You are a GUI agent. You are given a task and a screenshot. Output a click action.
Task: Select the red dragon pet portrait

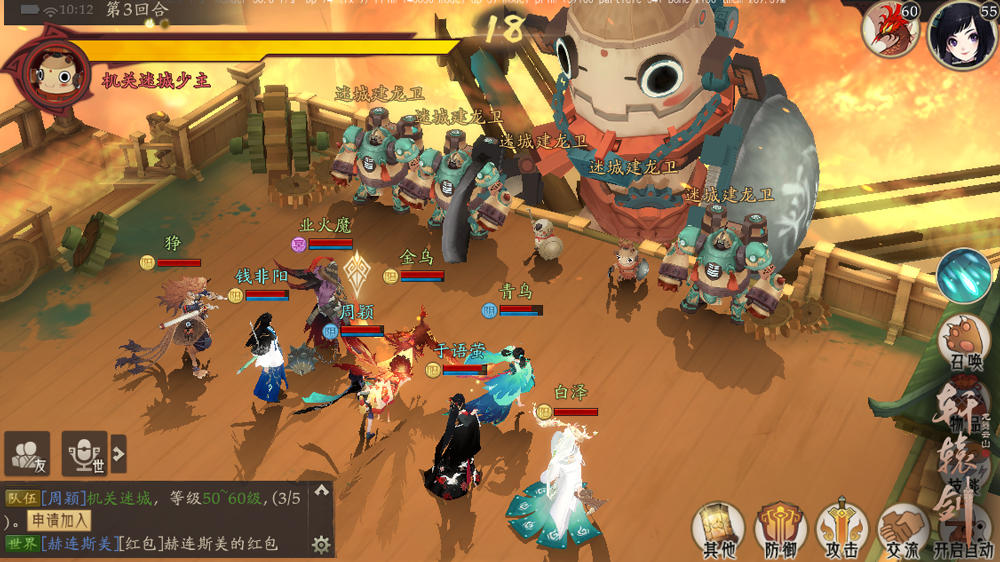pyautogui.click(x=890, y=28)
